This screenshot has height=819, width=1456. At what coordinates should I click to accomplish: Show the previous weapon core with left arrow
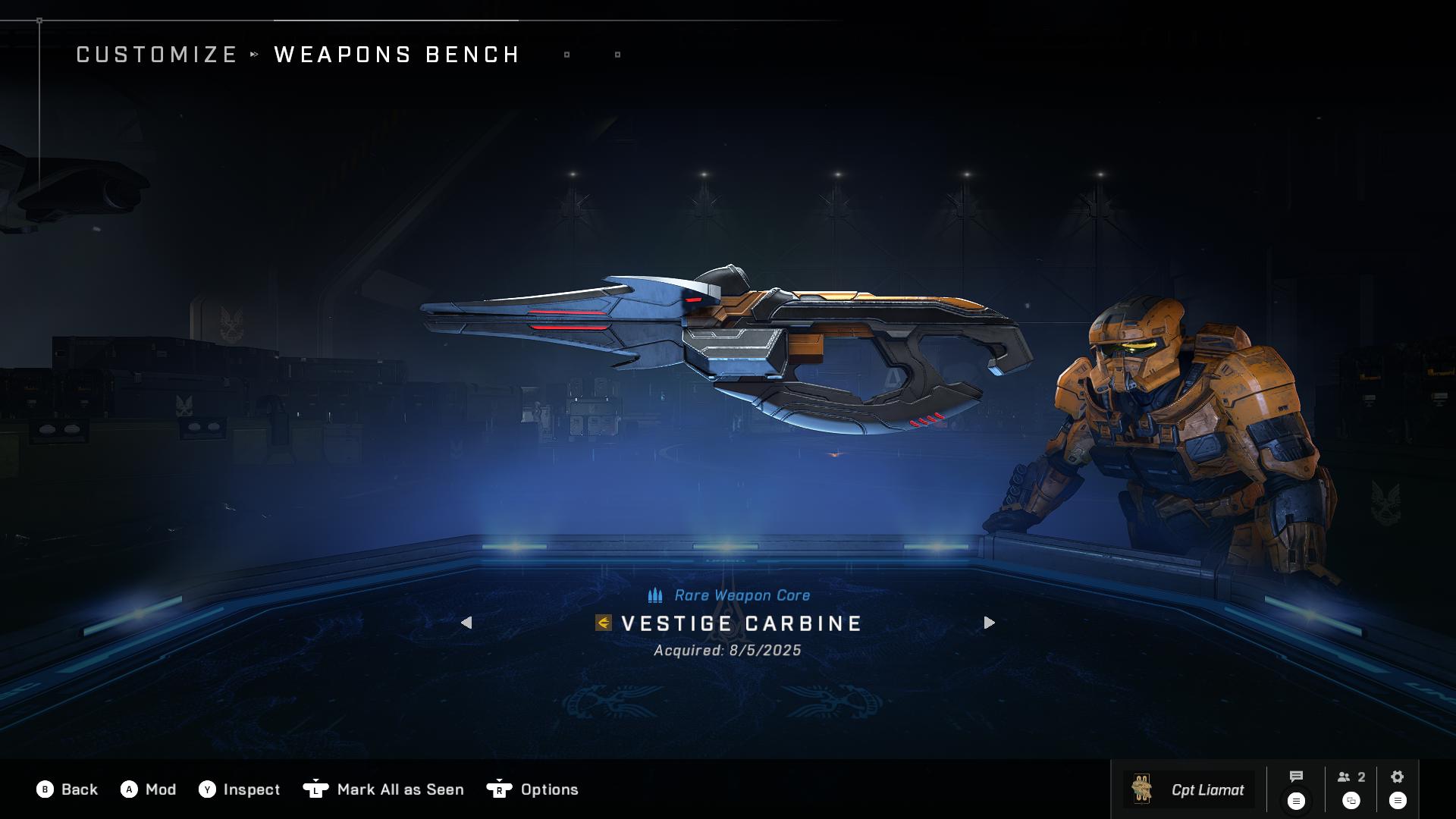[x=466, y=623]
